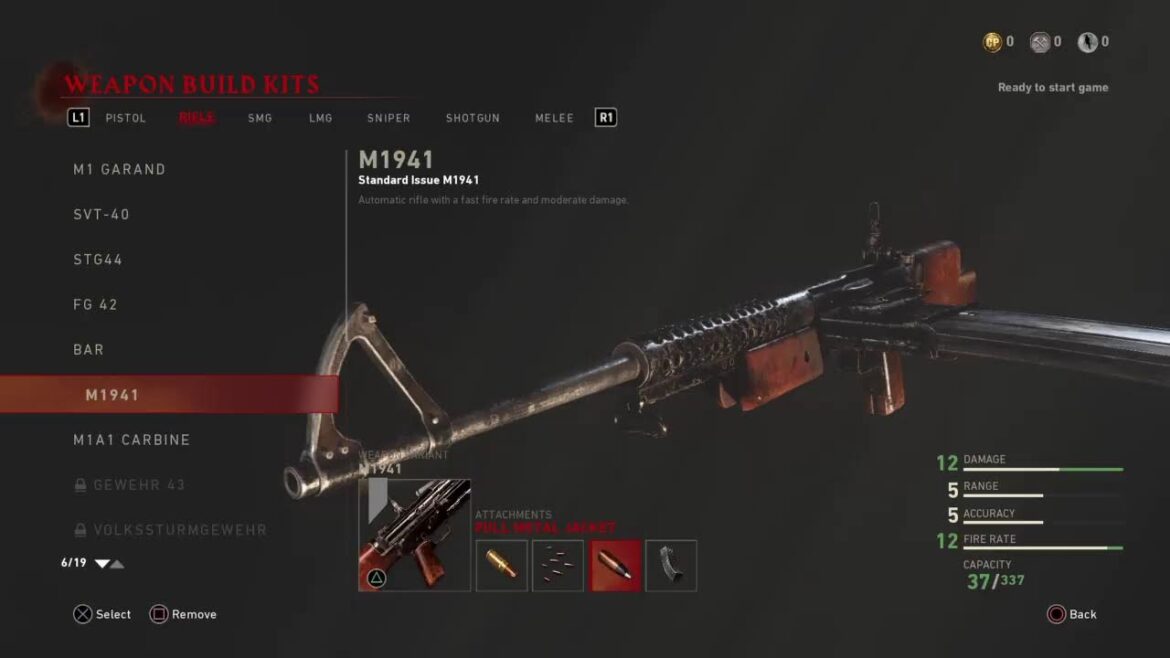Select SVT-40 from the rifle list

point(101,214)
